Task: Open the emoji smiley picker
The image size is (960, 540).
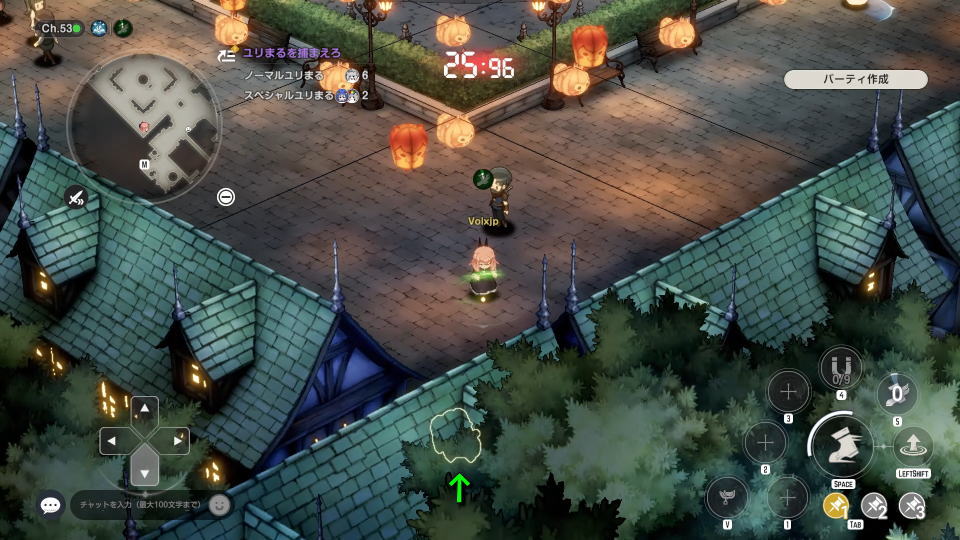Action: tap(220, 505)
